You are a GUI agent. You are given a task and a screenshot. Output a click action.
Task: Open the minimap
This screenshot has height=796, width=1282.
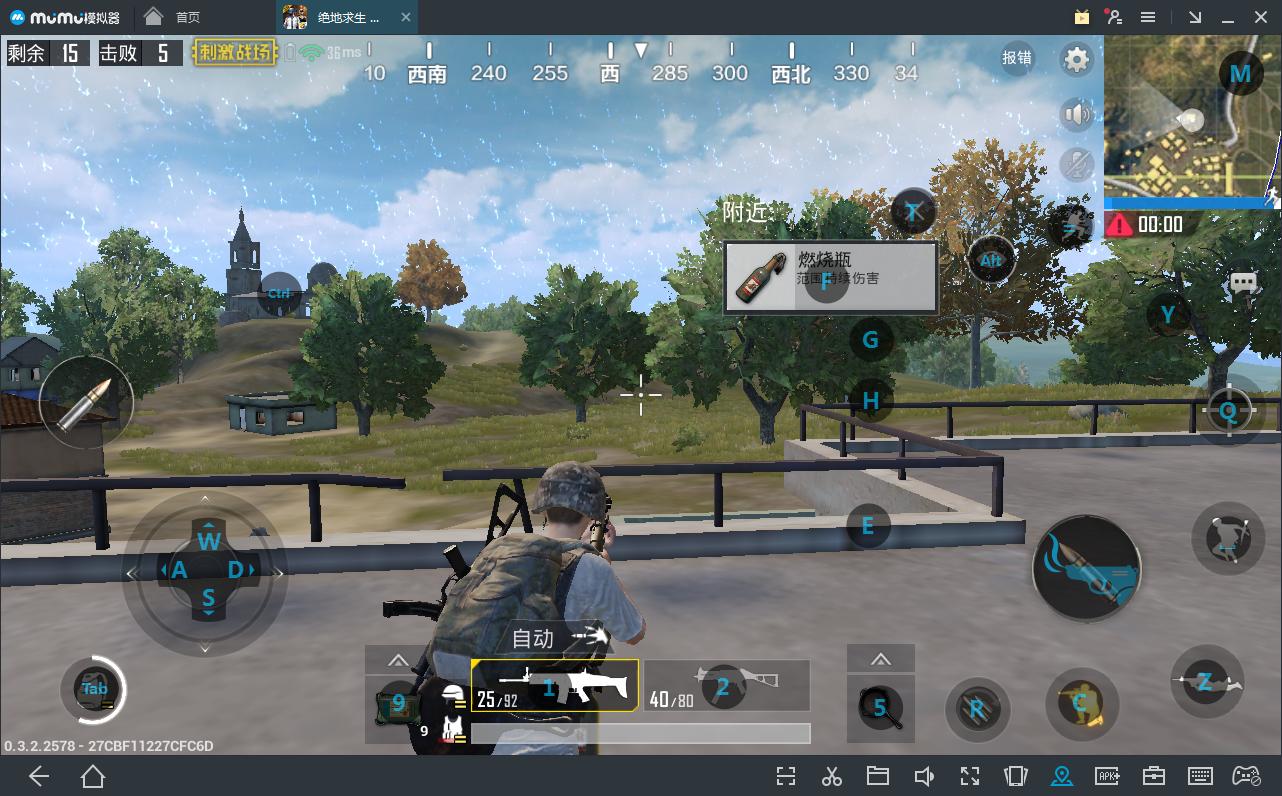1190,122
